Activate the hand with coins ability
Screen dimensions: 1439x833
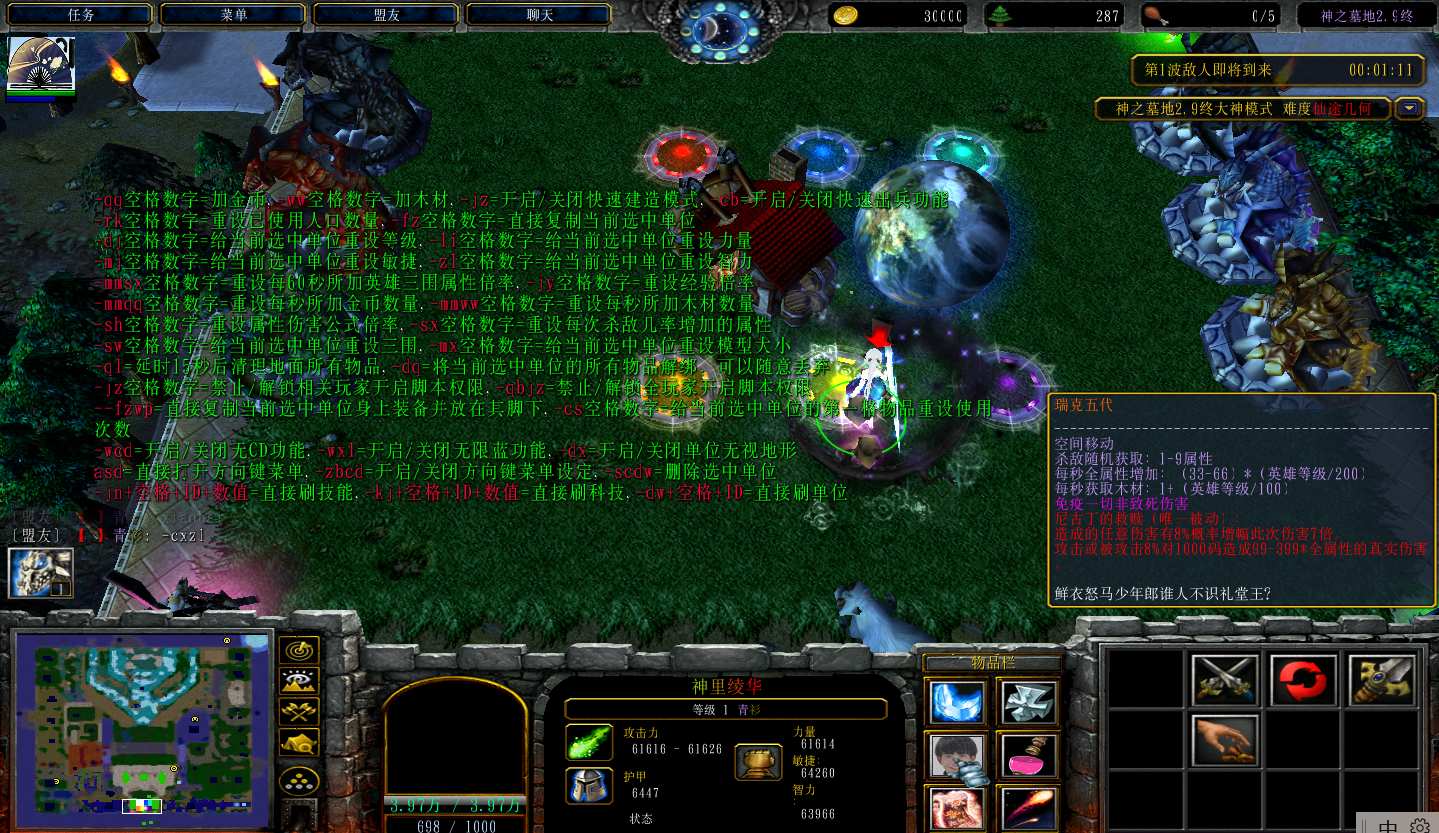click(x=1224, y=741)
